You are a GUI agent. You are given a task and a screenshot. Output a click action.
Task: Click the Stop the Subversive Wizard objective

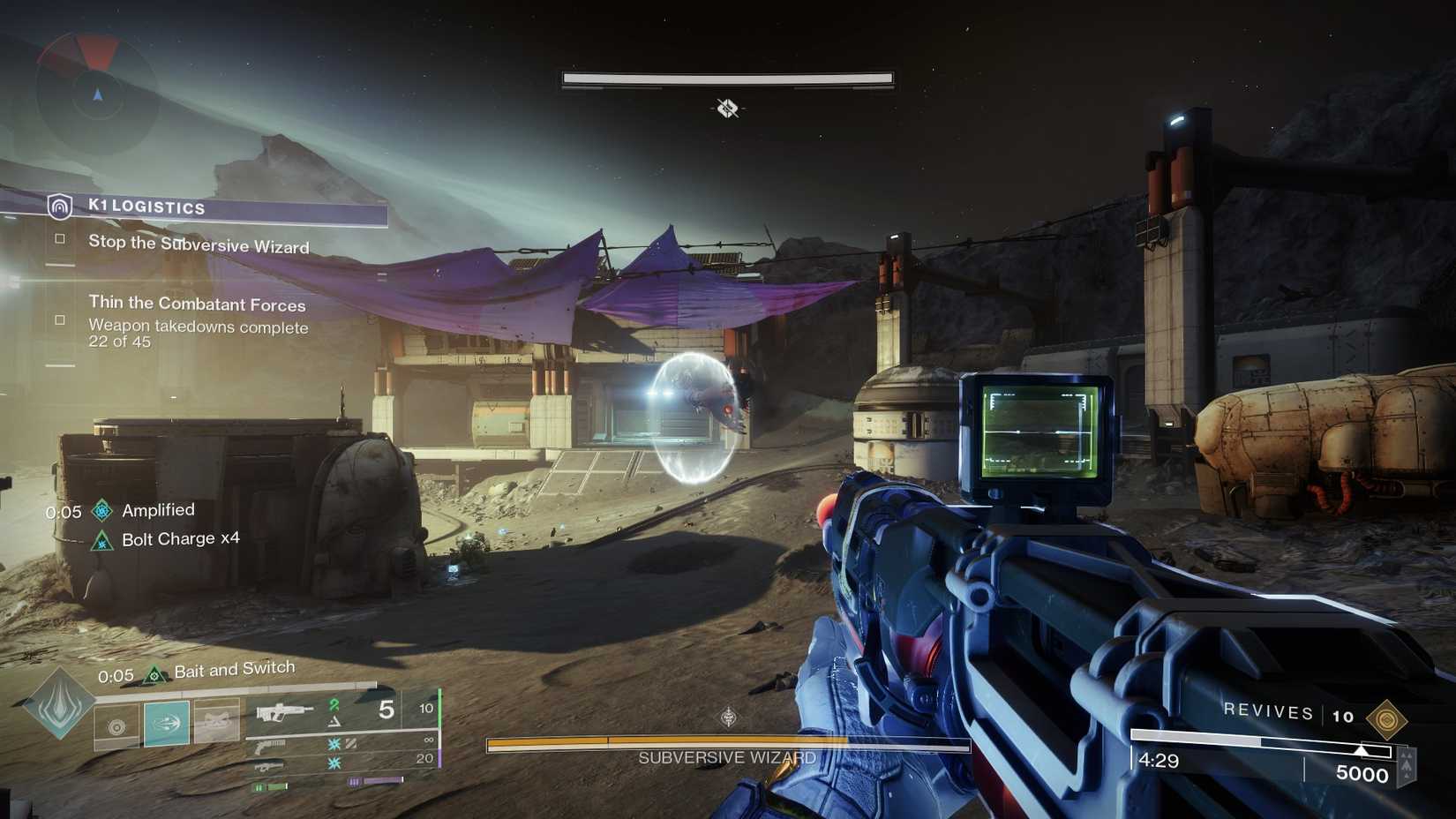point(198,244)
